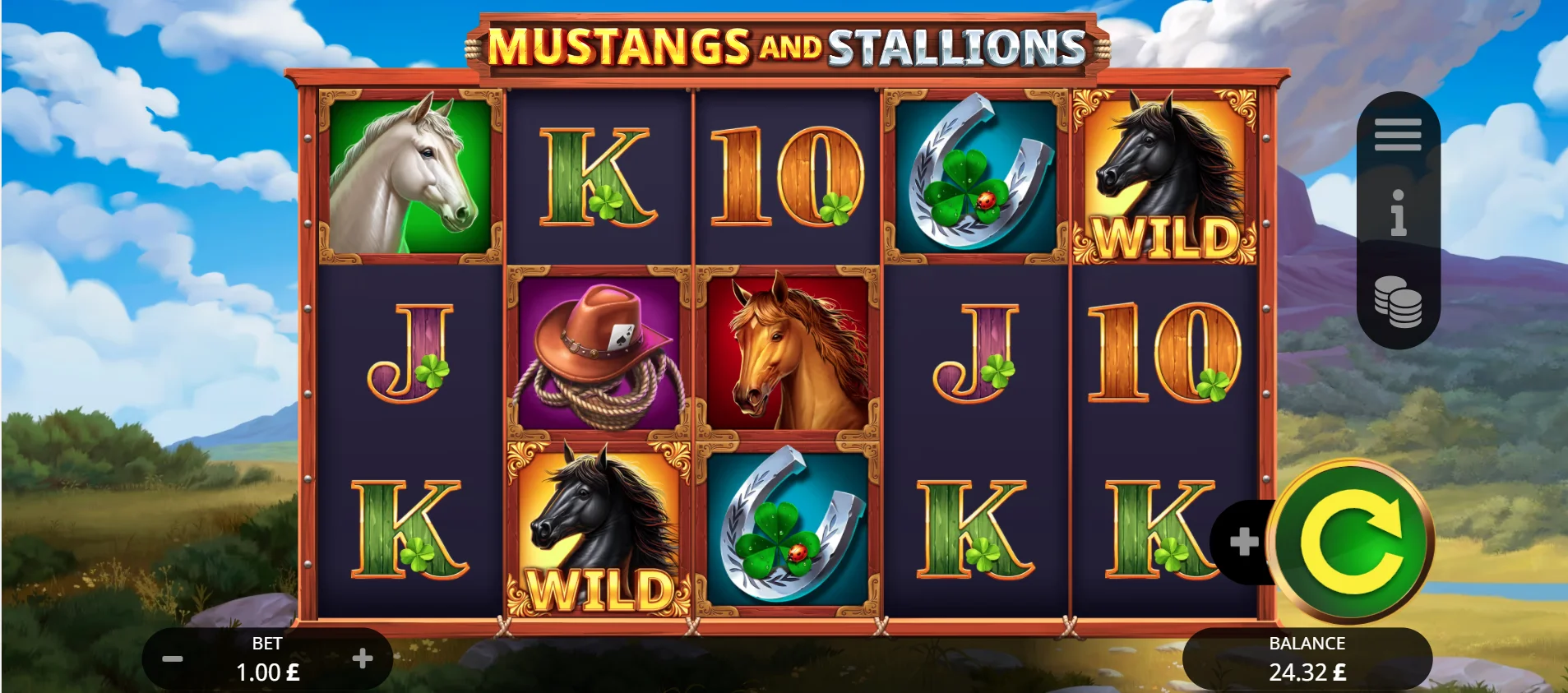Open the game information screen
Image resolution: width=1568 pixels, height=693 pixels.
[1398, 215]
